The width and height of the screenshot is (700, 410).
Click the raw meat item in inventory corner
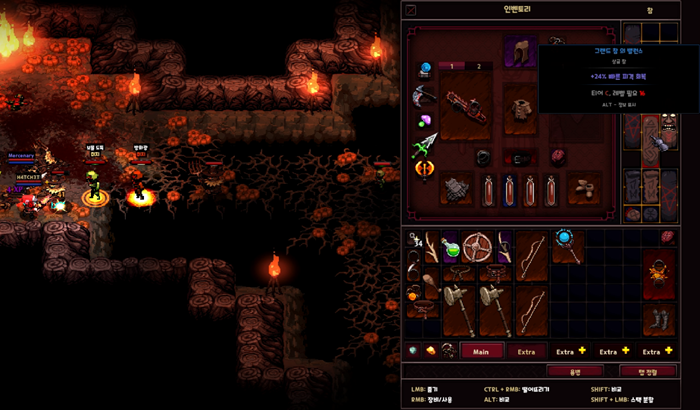(667, 236)
